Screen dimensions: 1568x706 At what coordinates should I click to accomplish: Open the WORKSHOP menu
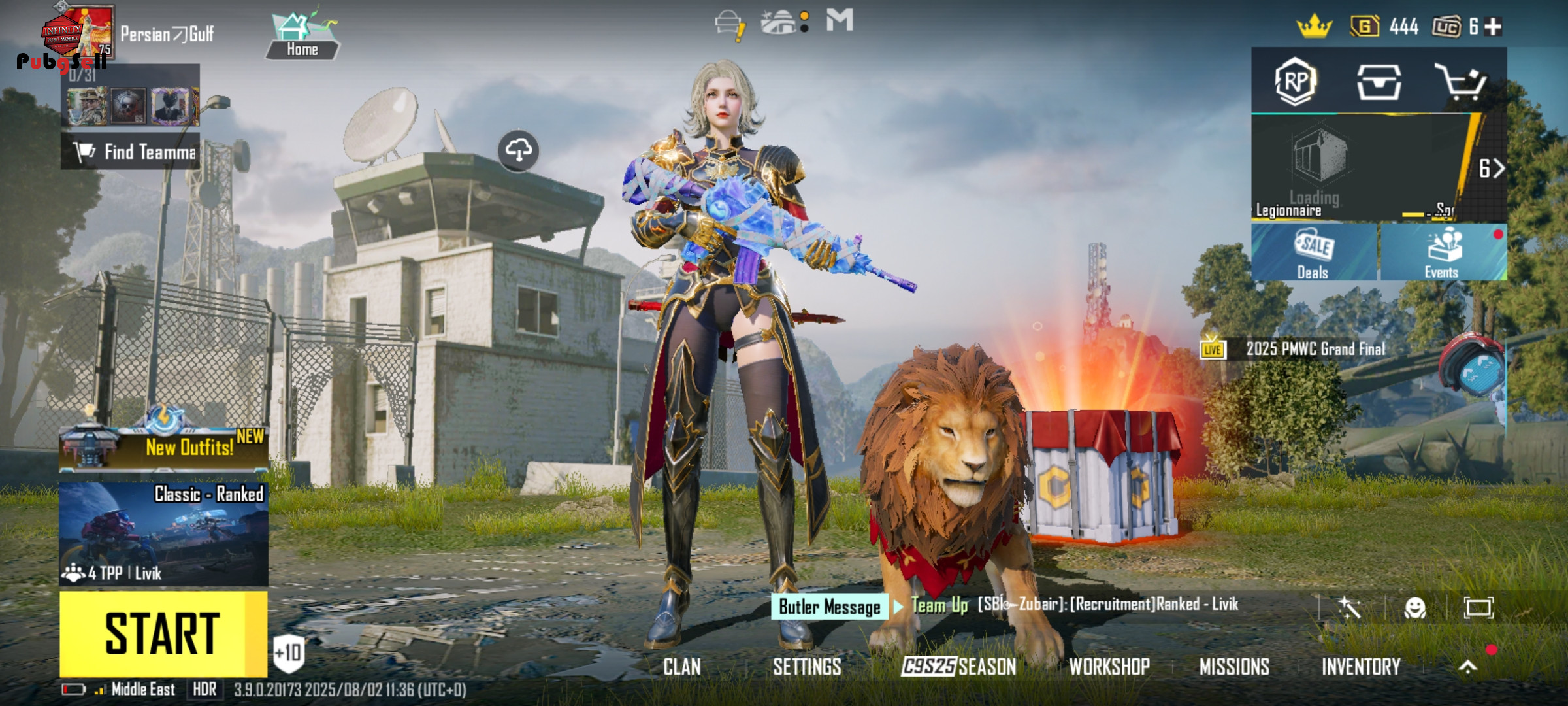pos(1109,667)
